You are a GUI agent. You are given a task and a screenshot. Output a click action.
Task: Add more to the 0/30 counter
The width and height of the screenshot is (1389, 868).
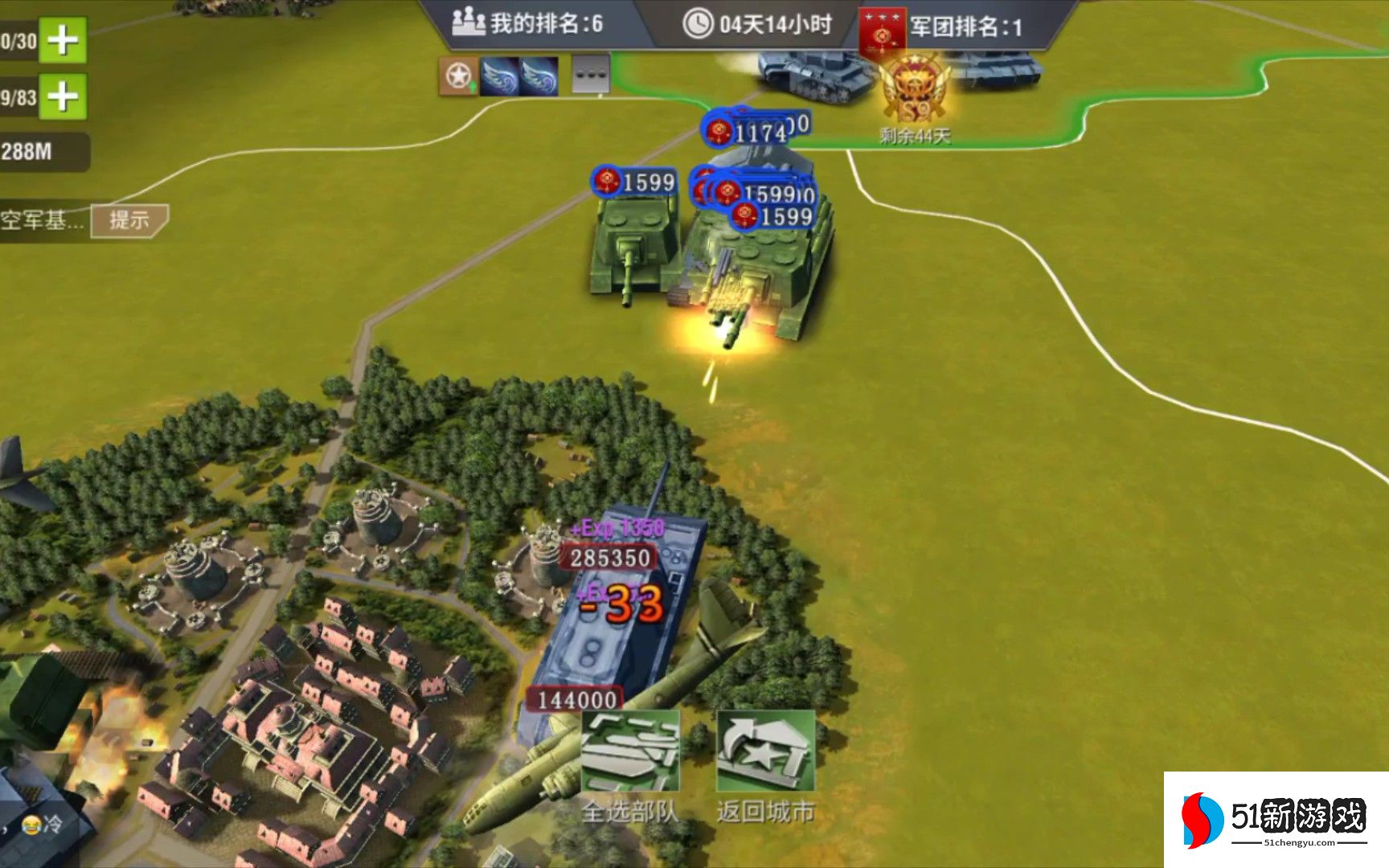[x=63, y=39]
